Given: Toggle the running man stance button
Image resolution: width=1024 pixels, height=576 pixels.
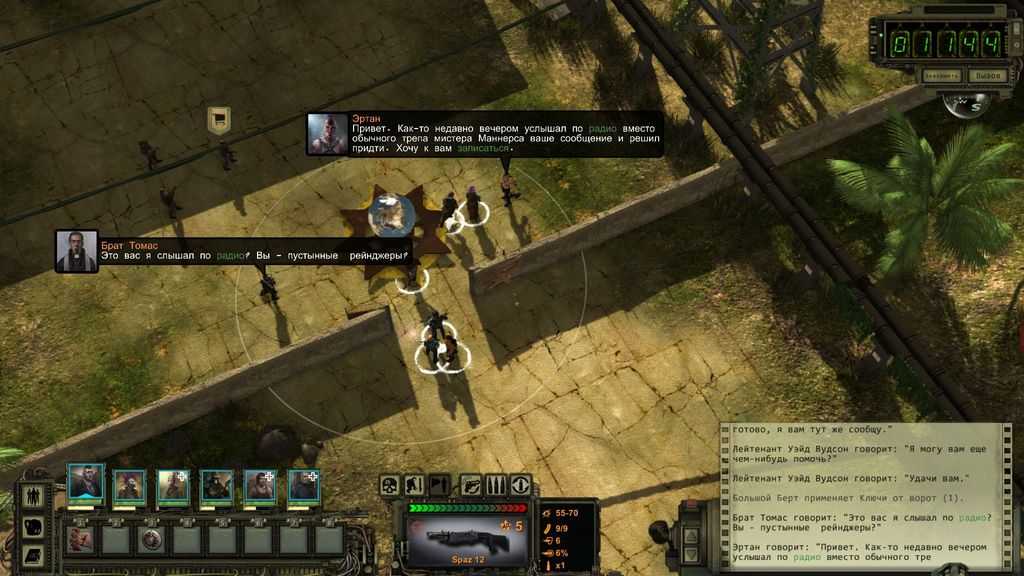Looking at the screenshot, I should [414, 486].
